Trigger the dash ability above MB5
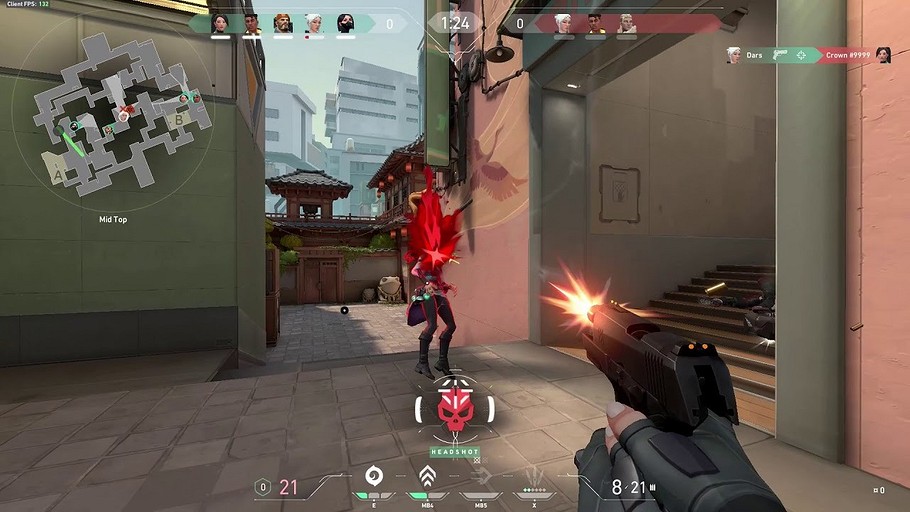910x512 pixels. pyautogui.click(x=482, y=477)
